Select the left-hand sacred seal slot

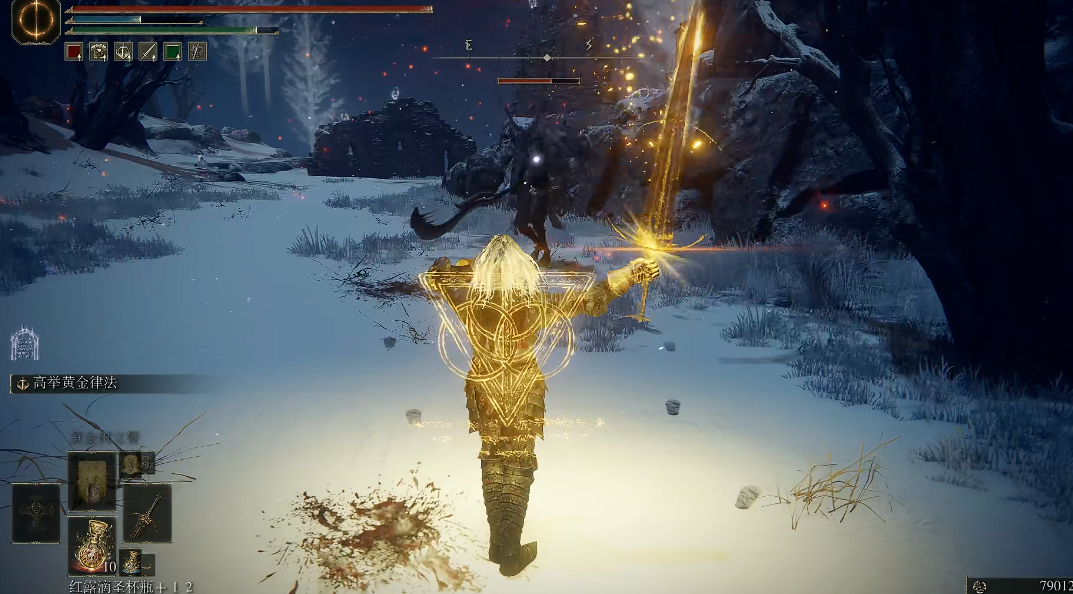coord(36,513)
